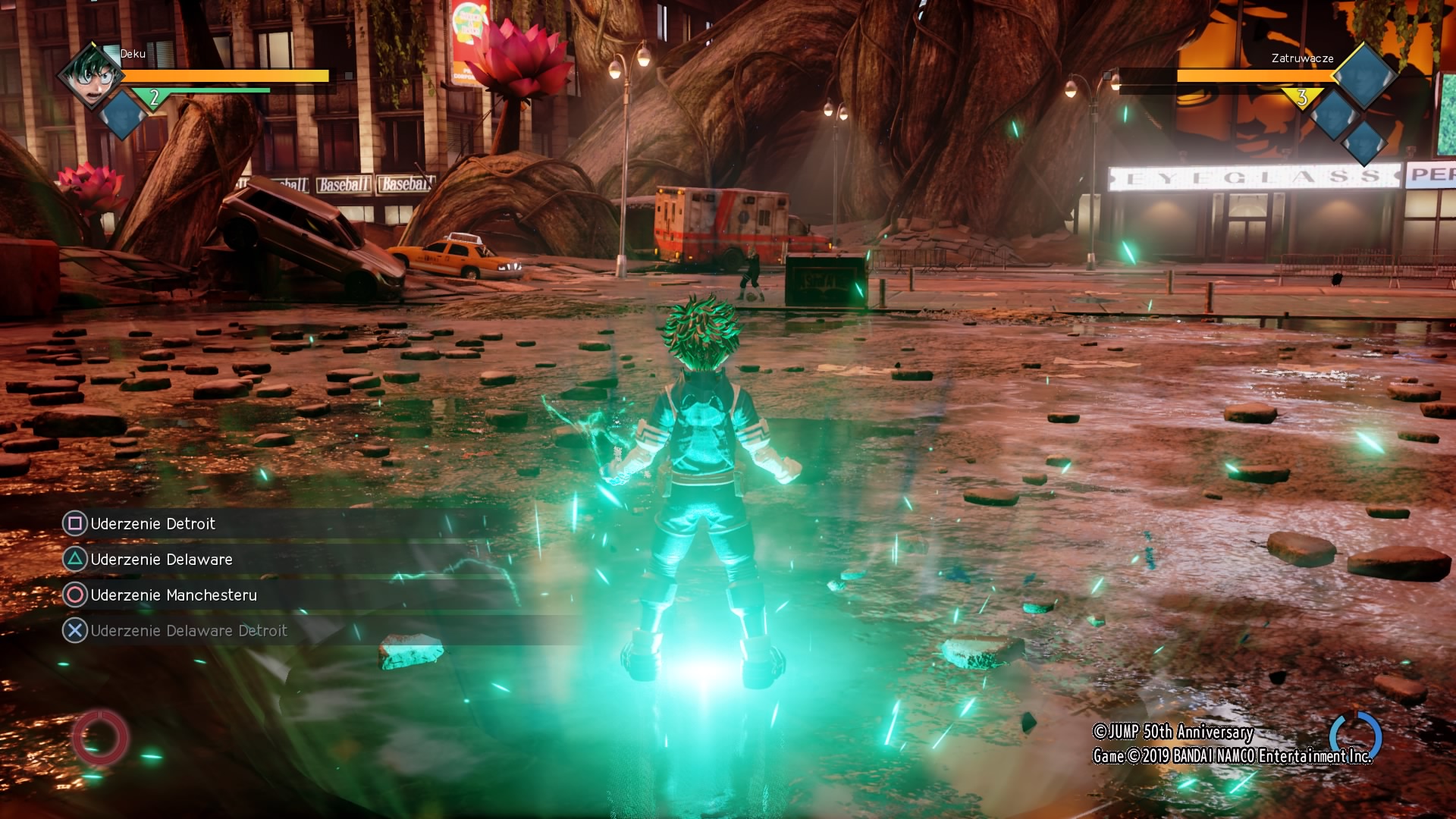
Task: Select the Uderzenie Detroit skill entry
Action: click(x=152, y=523)
